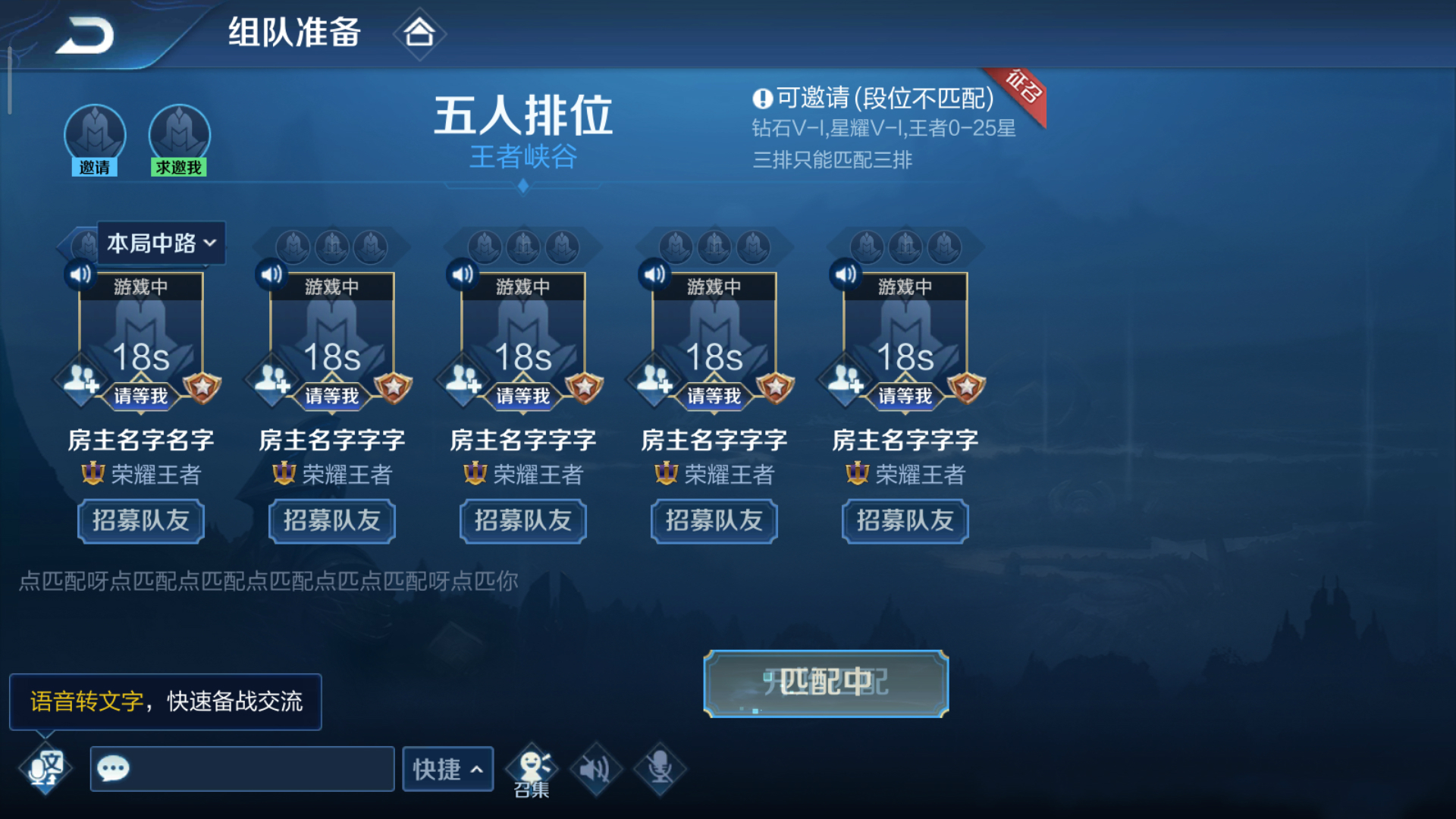Tap the 18s countdown timer on first slot

coord(140,356)
